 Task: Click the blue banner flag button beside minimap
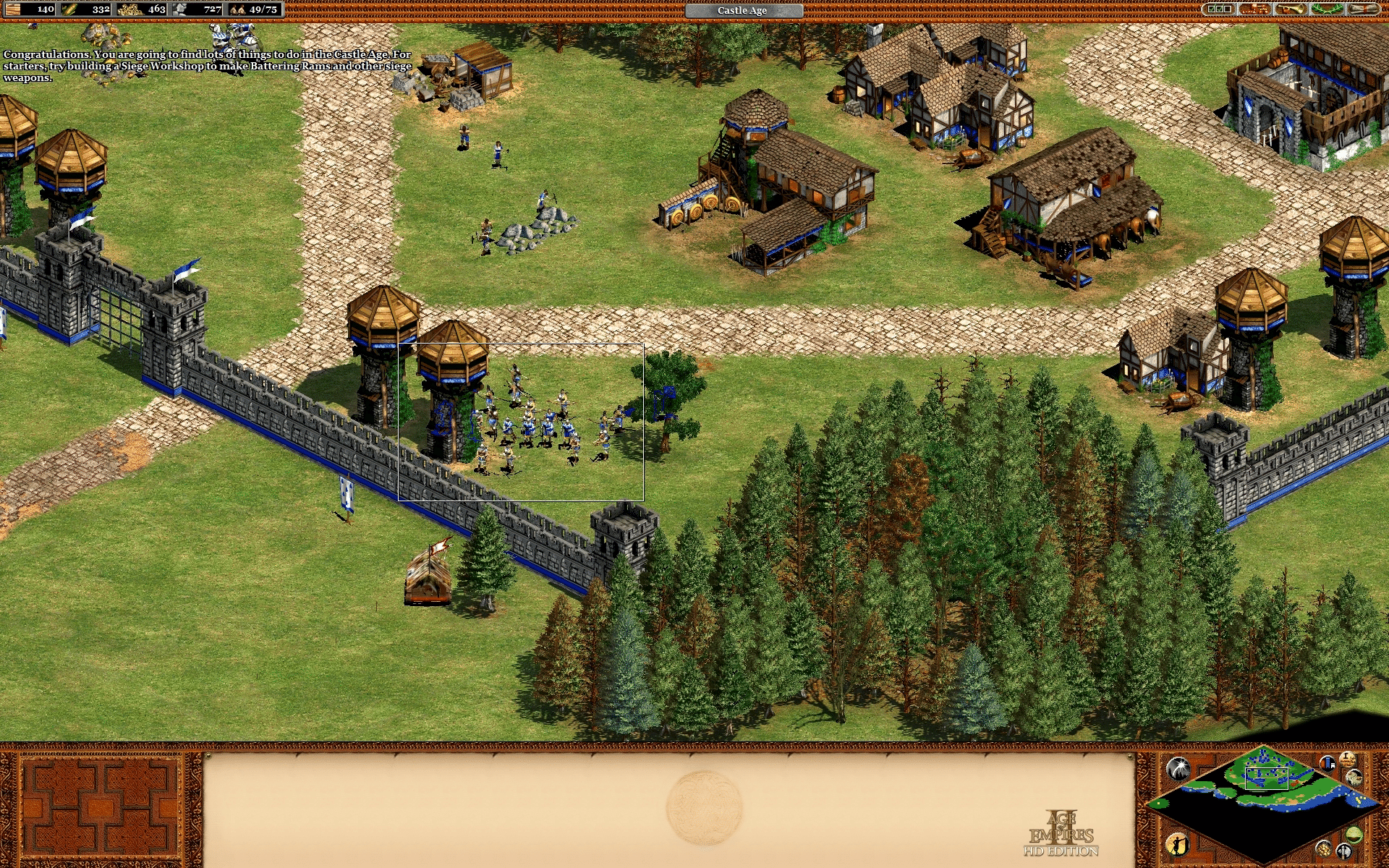tap(1328, 765)
